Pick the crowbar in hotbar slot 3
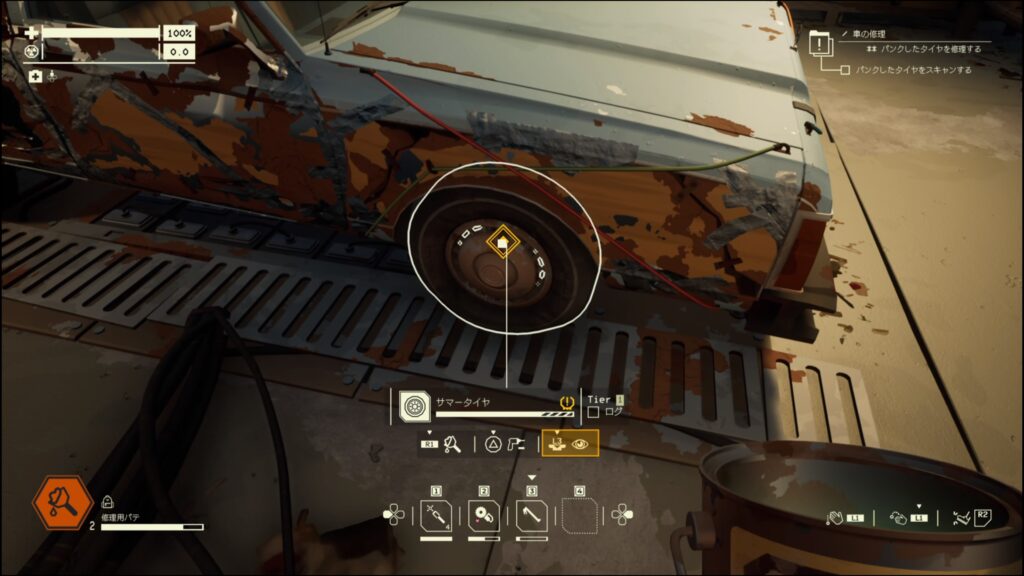Image resolution: width=1024 pixels, height=576 pixels. tap(532, 517)
